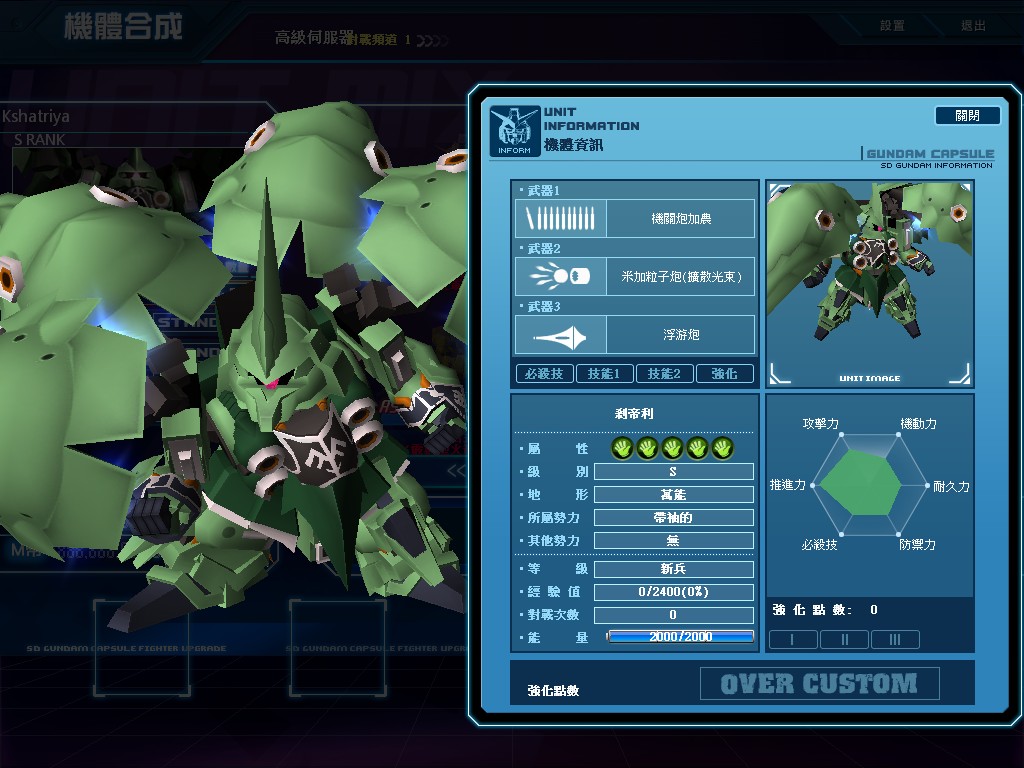1024x768 pixels.
Task: Switch to the 技能1 skill tab
Action: click(x=605, y=374)
